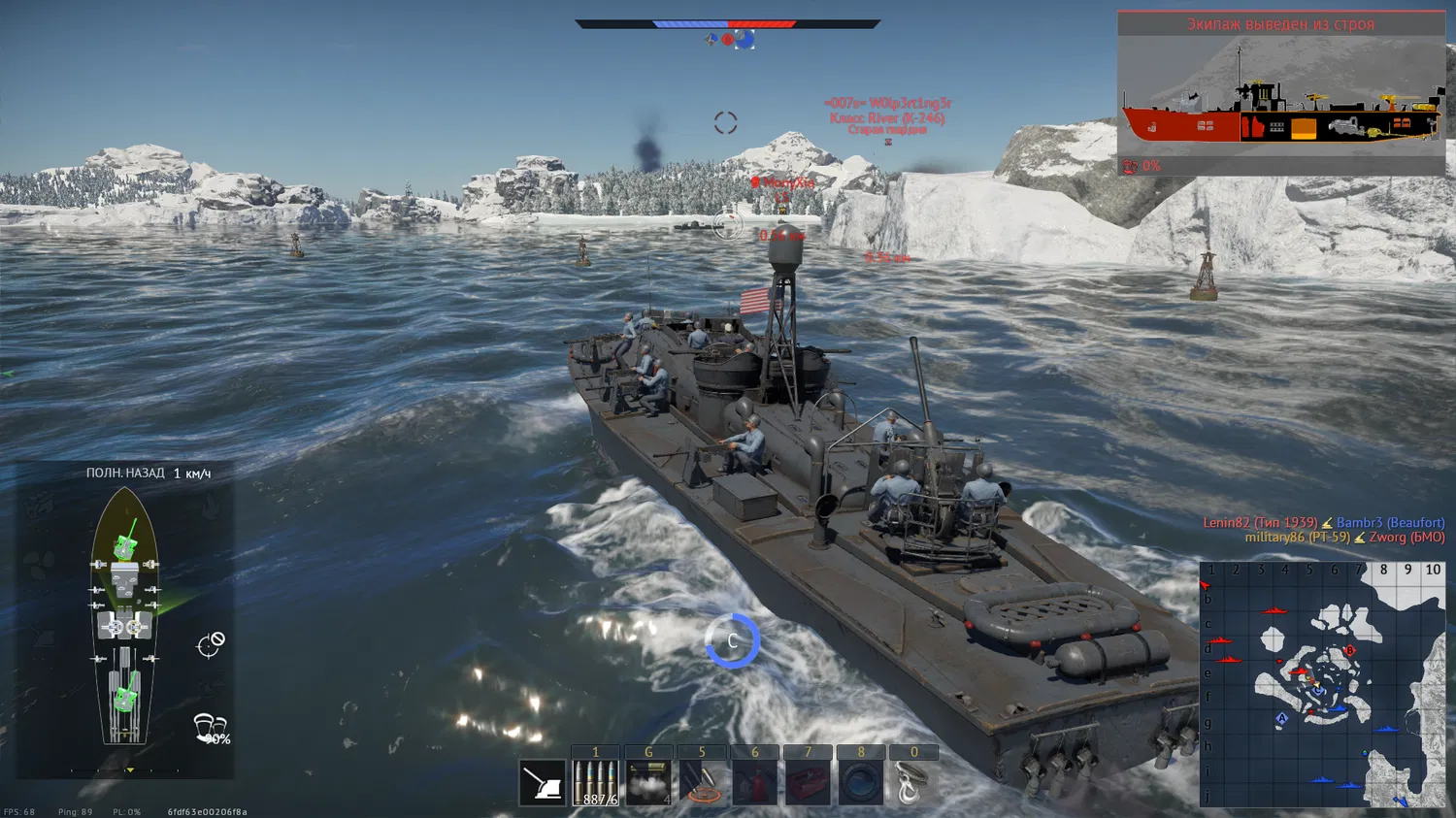Viewport: 1456px width, 818px height.
Task: Click the Lenin82 kill feed entry
Action: coord(1260,523)
